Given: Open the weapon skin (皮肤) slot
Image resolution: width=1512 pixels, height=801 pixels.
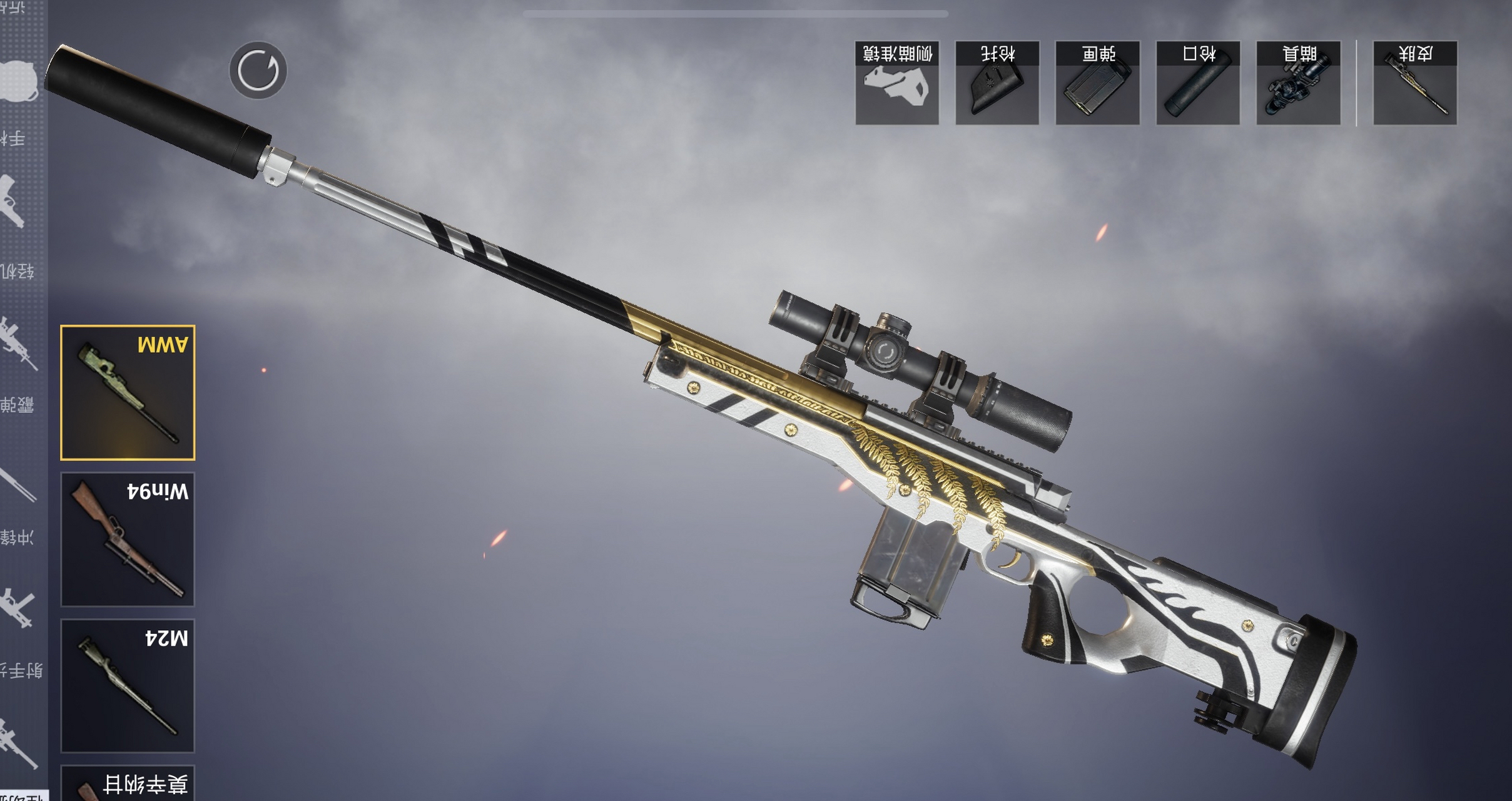Looking at the screenshot, I should (1415, 83).
